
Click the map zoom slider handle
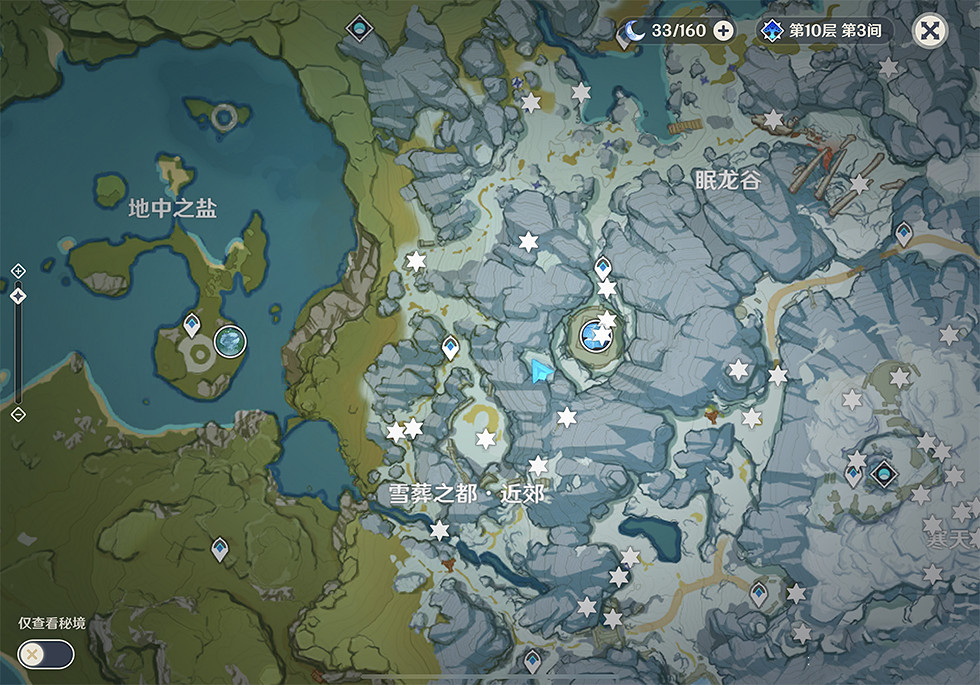[x=18, y=295]
